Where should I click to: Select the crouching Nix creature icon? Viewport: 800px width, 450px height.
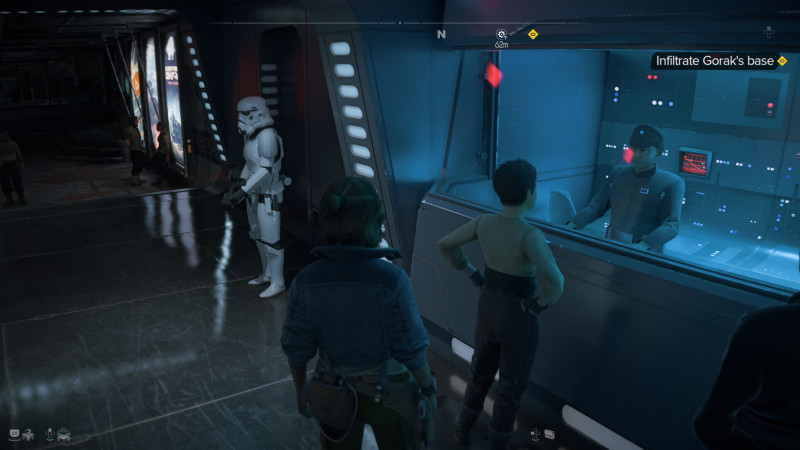(x=64, y=433)
